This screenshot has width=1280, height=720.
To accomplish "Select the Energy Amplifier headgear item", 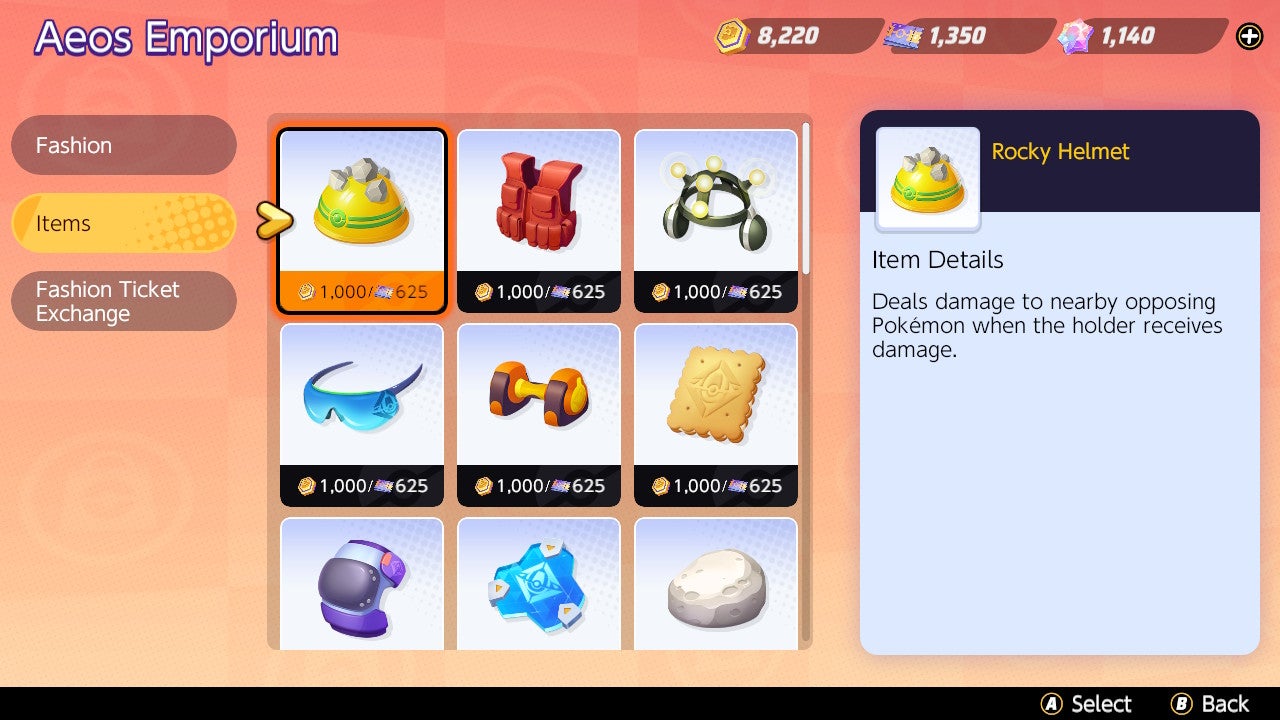I will coord(715,200).
